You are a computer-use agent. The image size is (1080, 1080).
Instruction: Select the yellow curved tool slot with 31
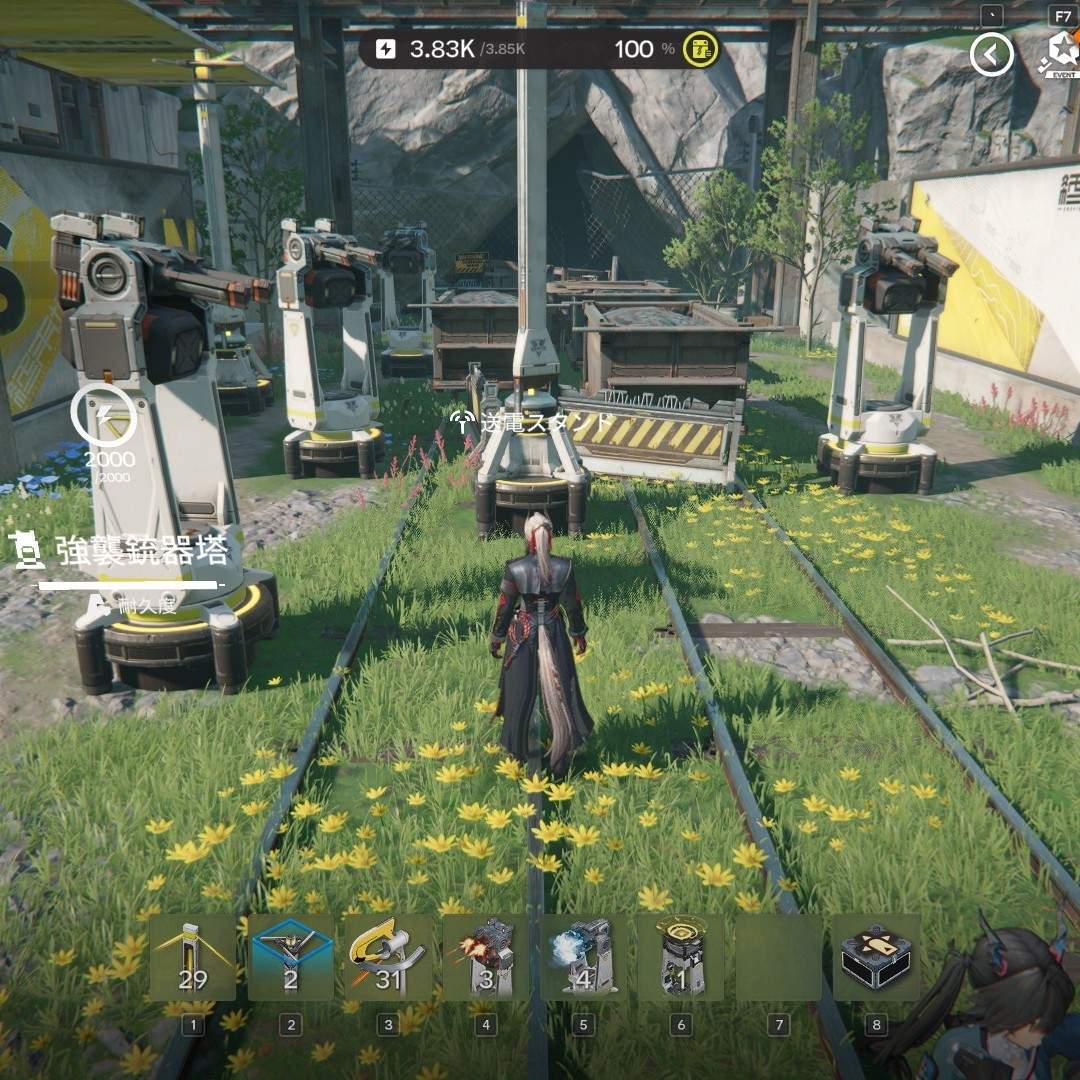click(388, 957)
